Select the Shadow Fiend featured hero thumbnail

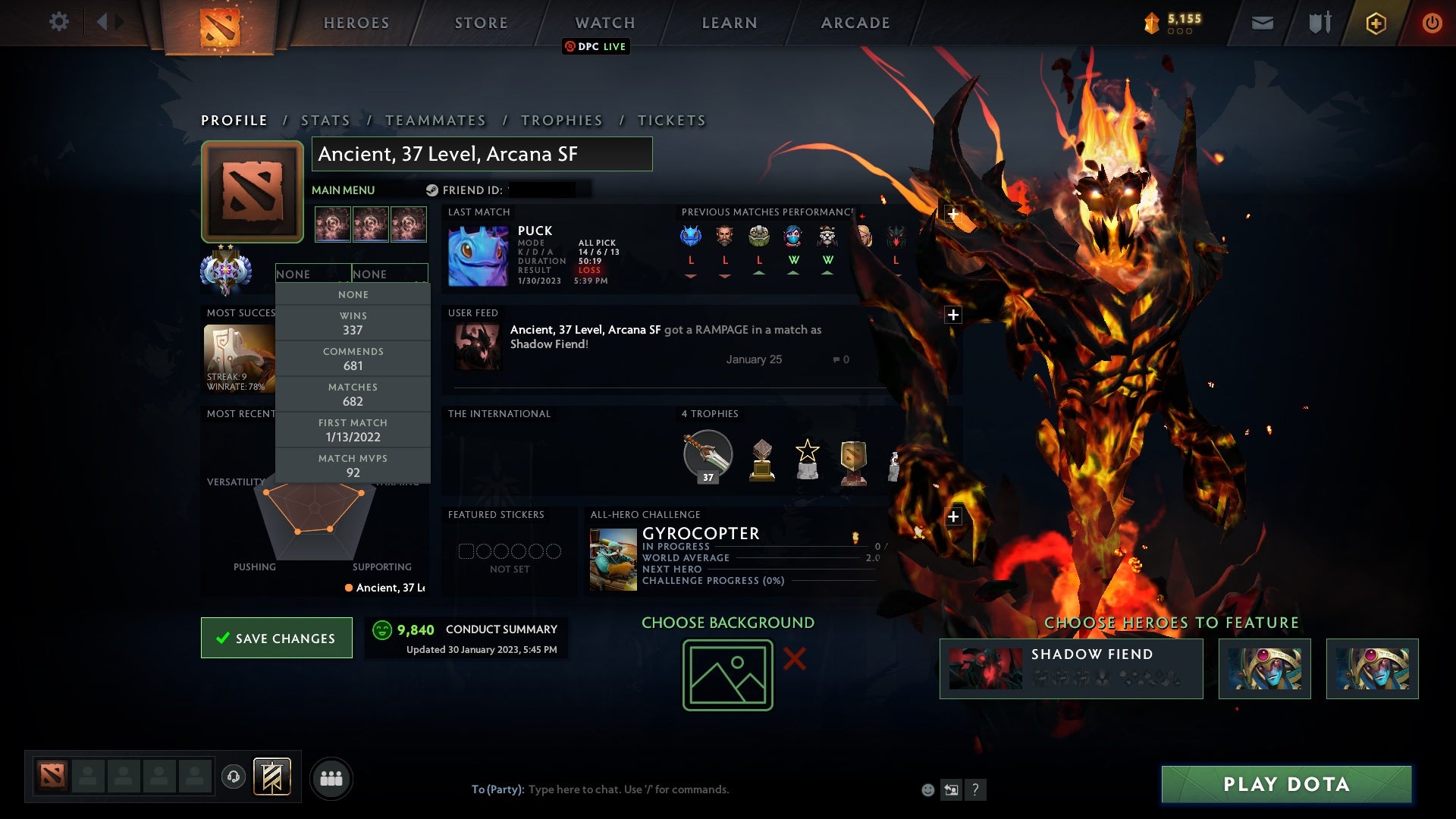coord(984,667)
